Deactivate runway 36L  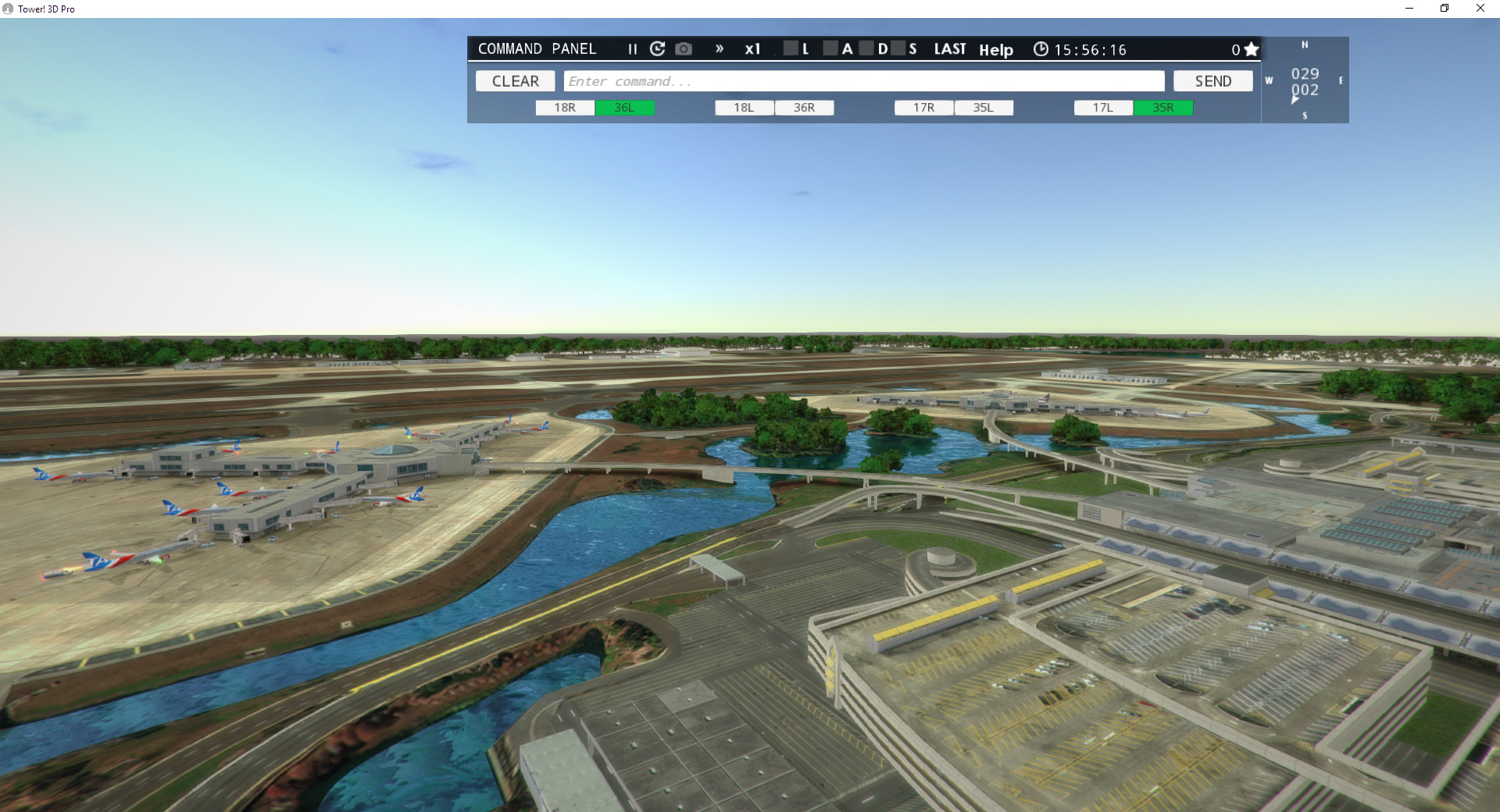625,108
